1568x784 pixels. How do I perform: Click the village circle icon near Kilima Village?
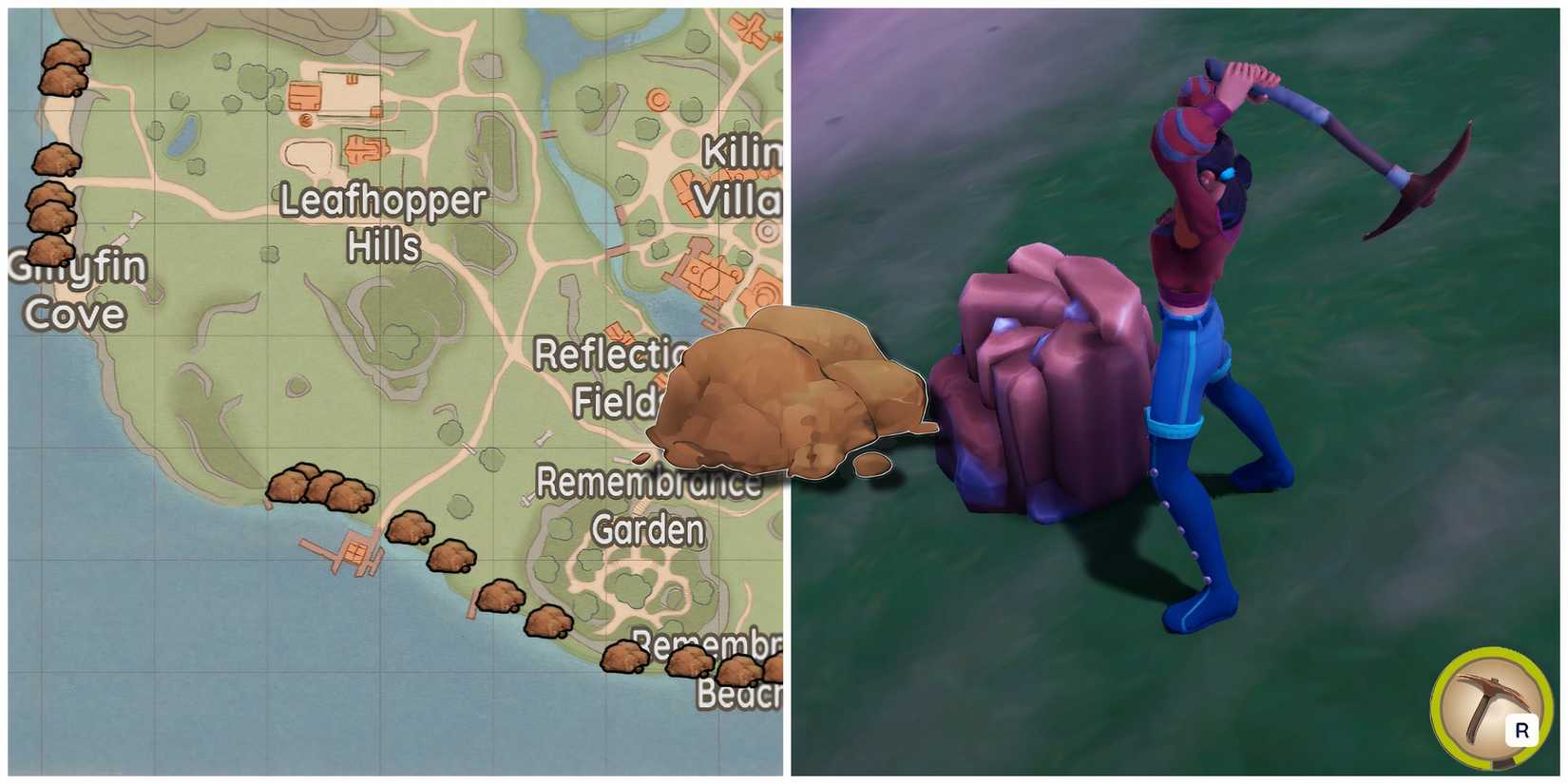(767, 229)
